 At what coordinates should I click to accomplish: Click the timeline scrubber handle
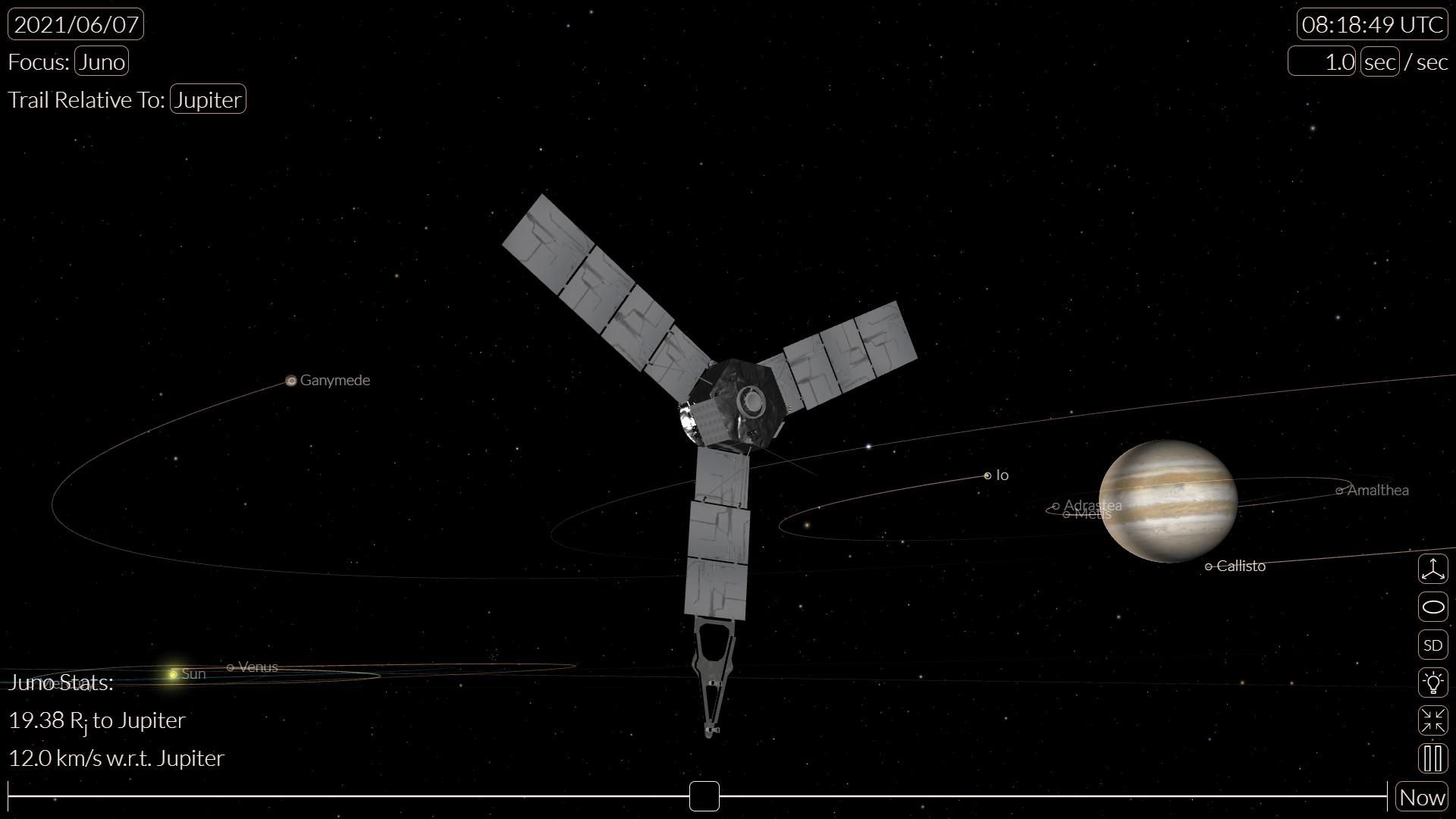(704, 796)
